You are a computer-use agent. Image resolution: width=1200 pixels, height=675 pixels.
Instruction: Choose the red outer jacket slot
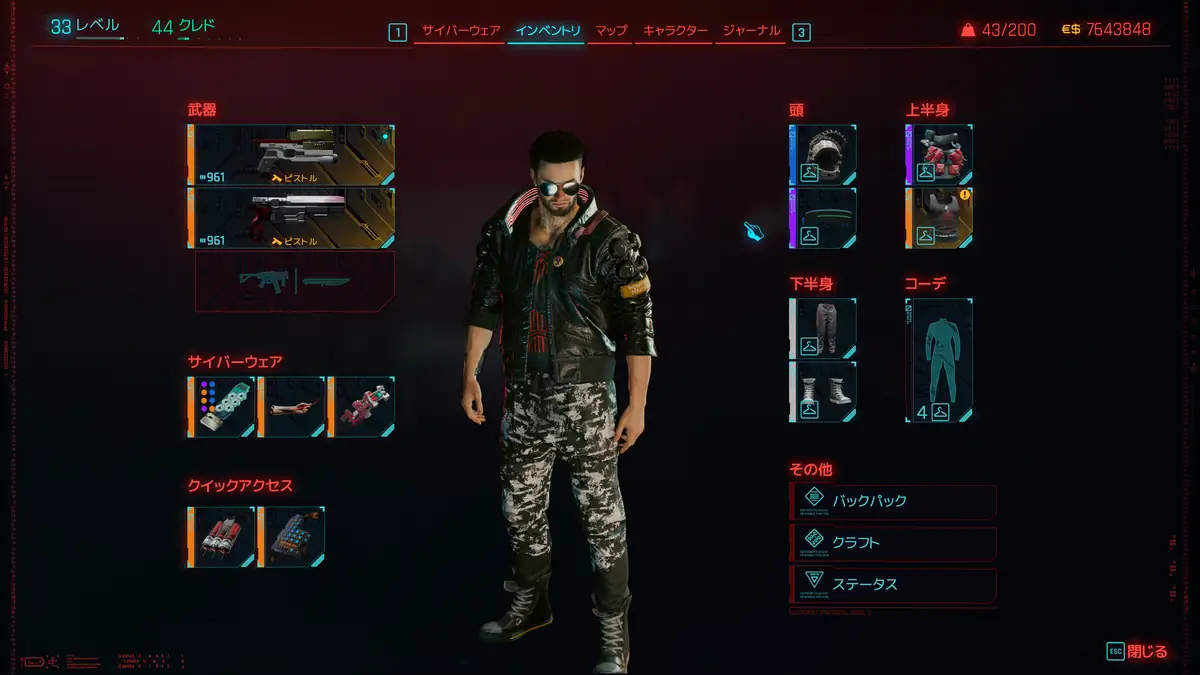[940, 155]
